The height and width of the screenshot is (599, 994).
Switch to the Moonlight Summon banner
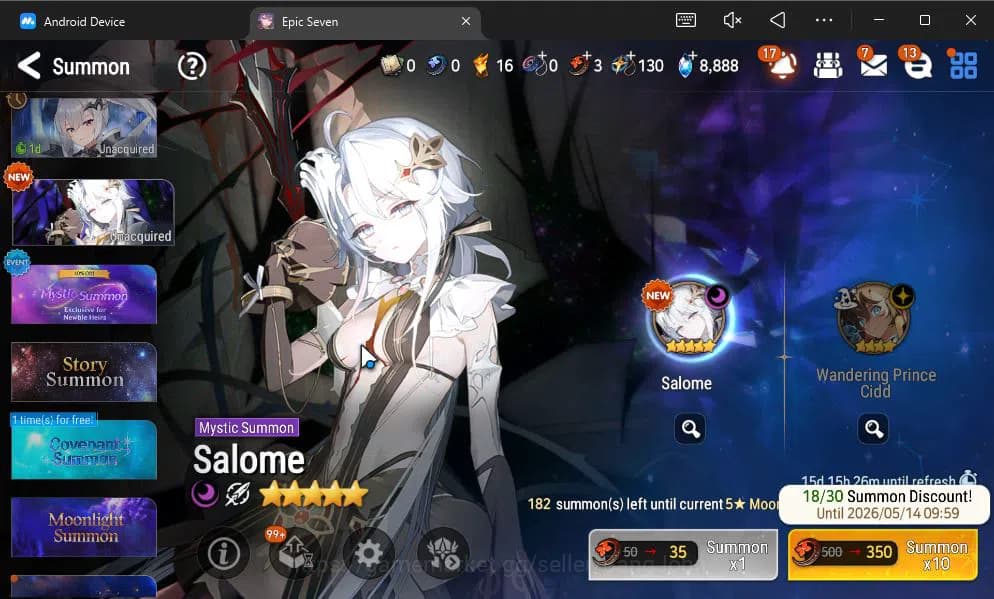(84, 527)
